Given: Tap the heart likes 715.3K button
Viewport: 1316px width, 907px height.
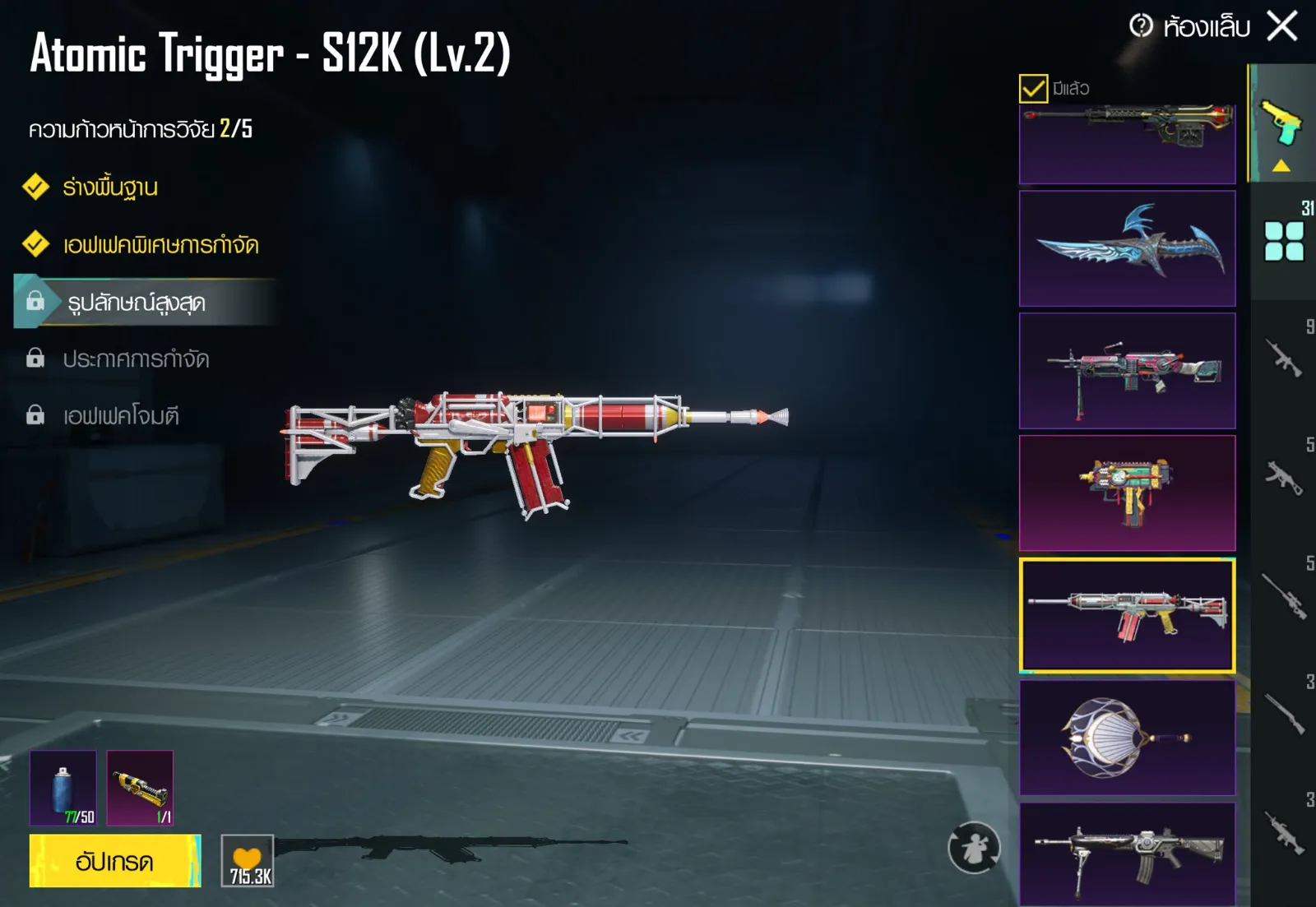Looking at the screenshot, I should click(248, 862).
